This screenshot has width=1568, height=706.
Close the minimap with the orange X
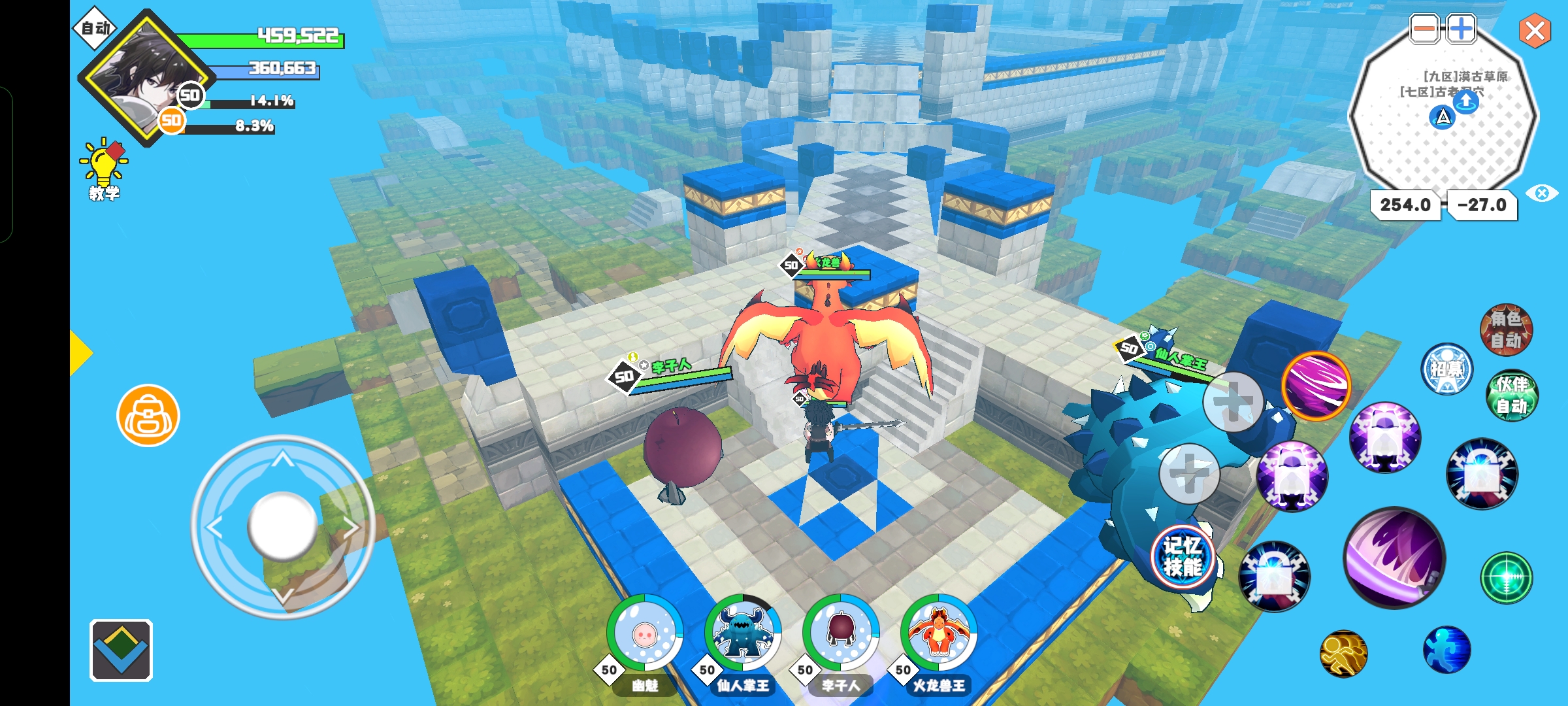point(1535,31)
